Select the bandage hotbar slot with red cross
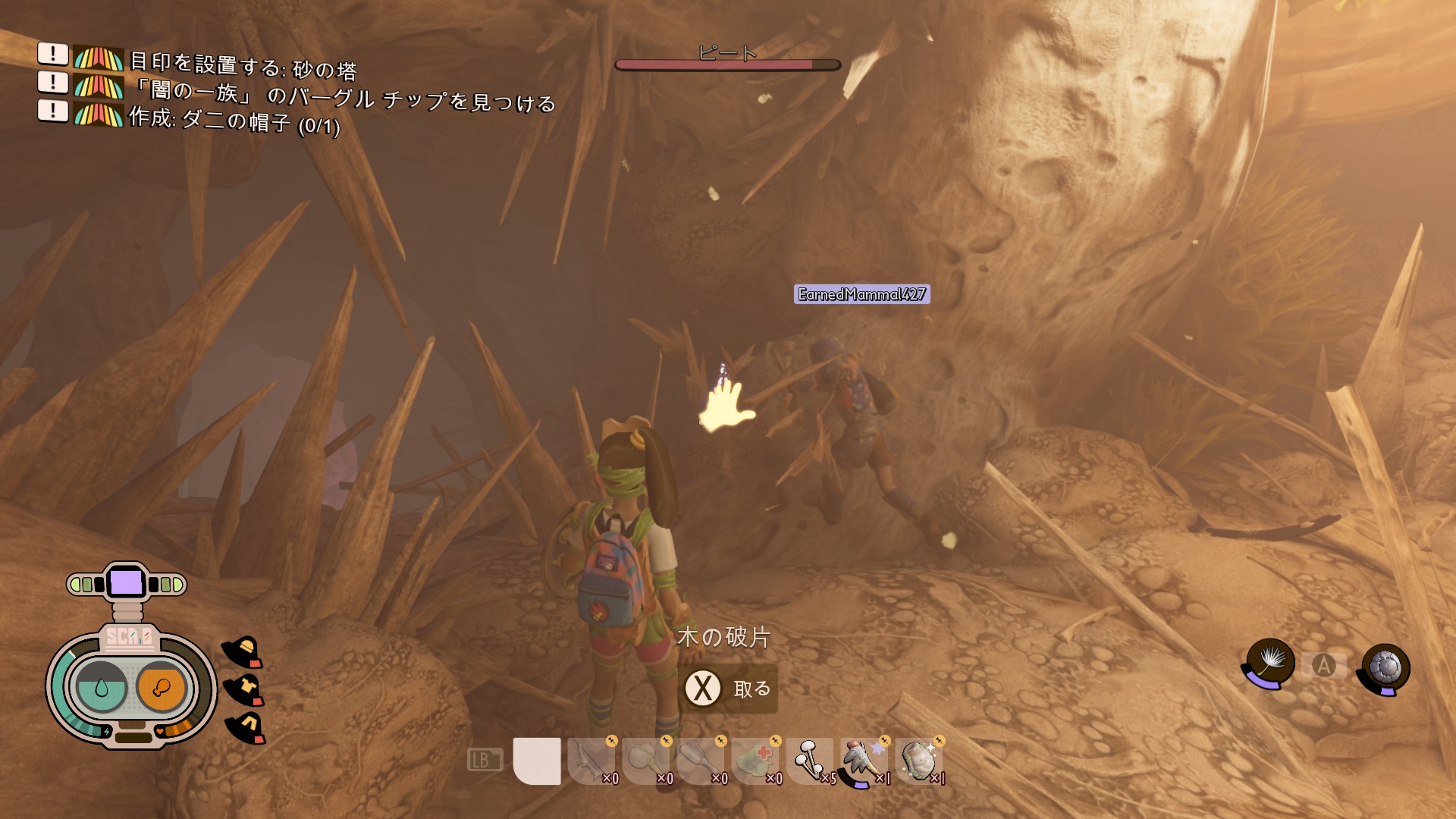Image resolution: width=1456 pixels, height=819 pixels. pos(755,761)
